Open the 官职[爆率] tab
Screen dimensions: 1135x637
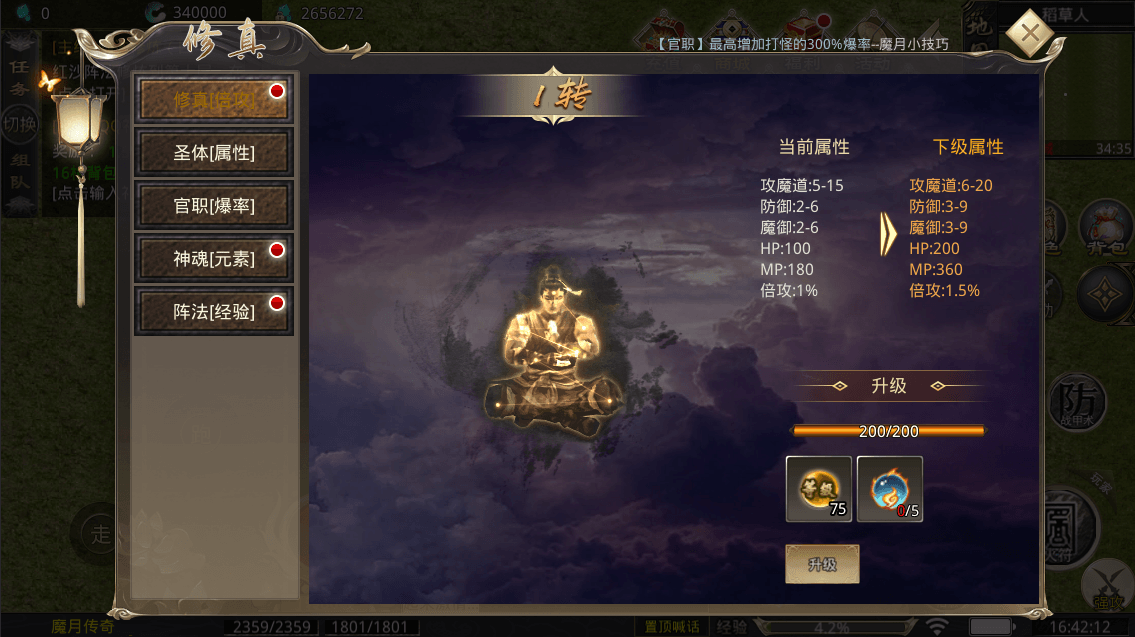pyautogui.click(x=214, y=206)
